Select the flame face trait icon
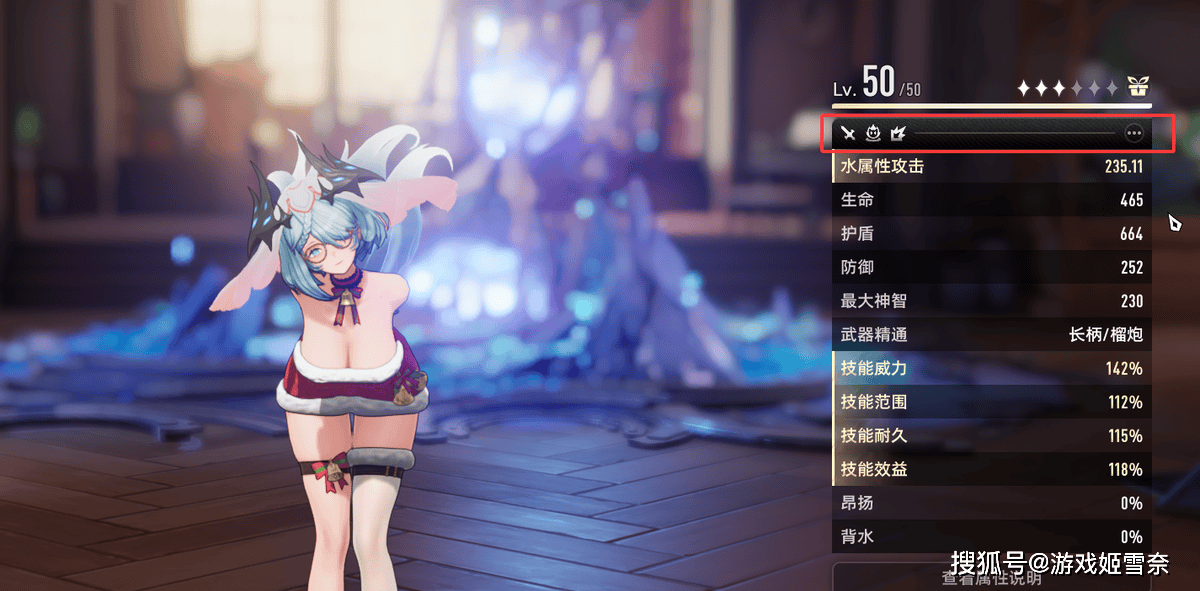The height and width of the screenshot is (591, 1200). pyautogui.click(x=873, y=132)
